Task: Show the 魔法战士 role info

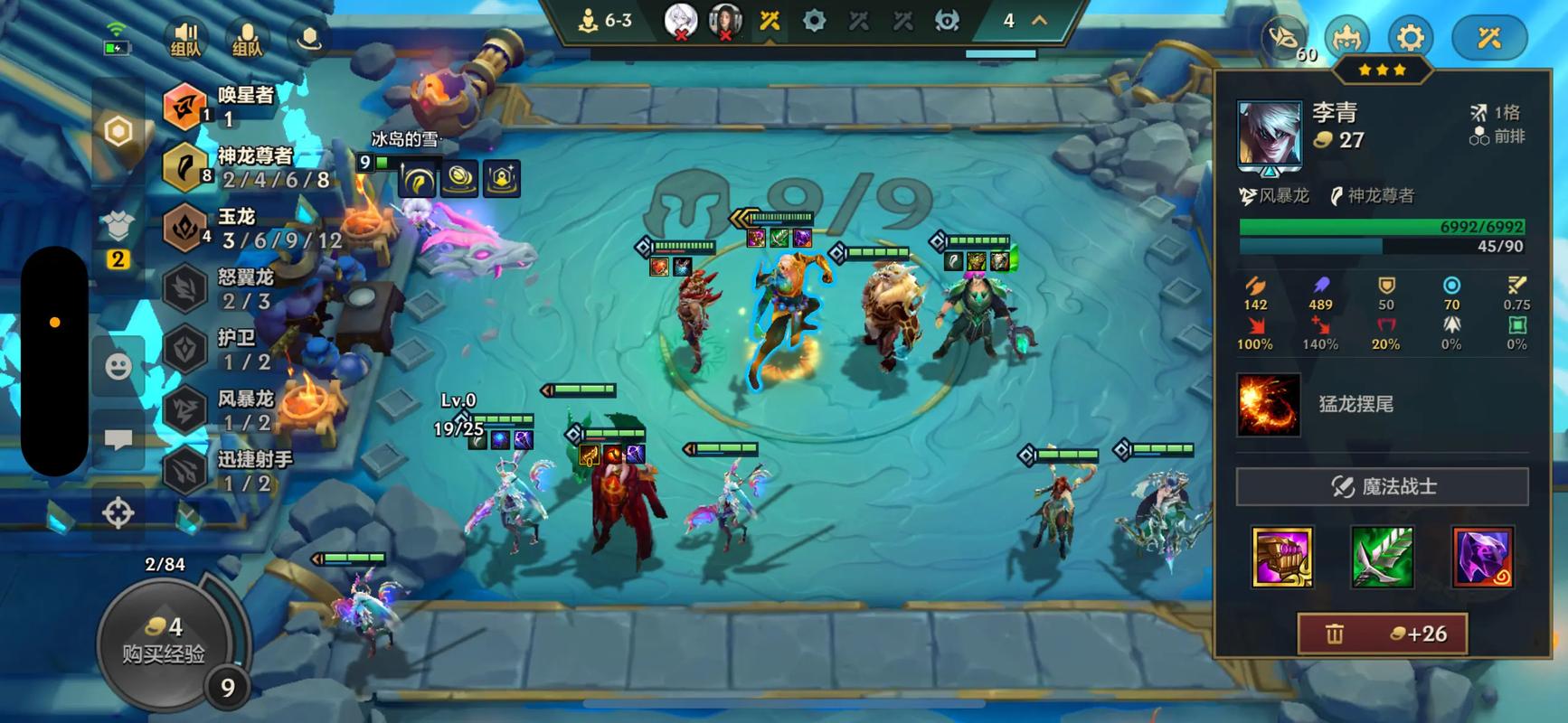Action: point(1382,486)
